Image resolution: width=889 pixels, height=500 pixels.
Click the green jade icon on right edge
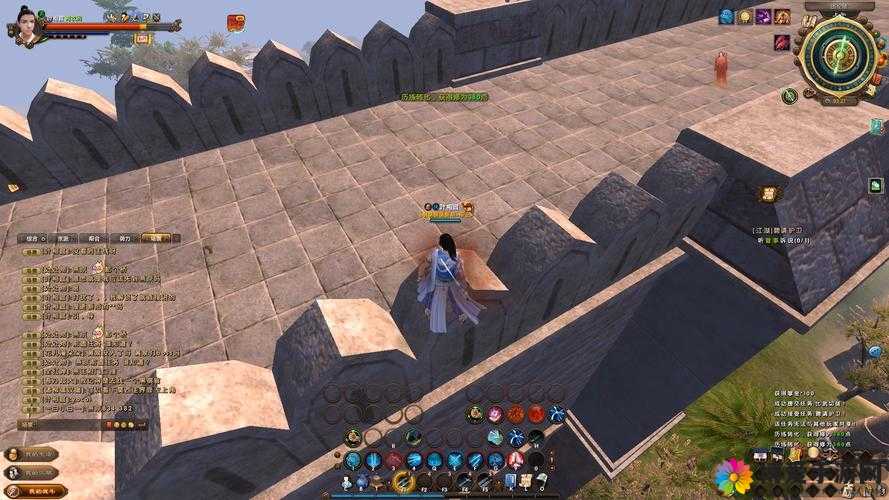pyautogui.click(x=875, y=185)
